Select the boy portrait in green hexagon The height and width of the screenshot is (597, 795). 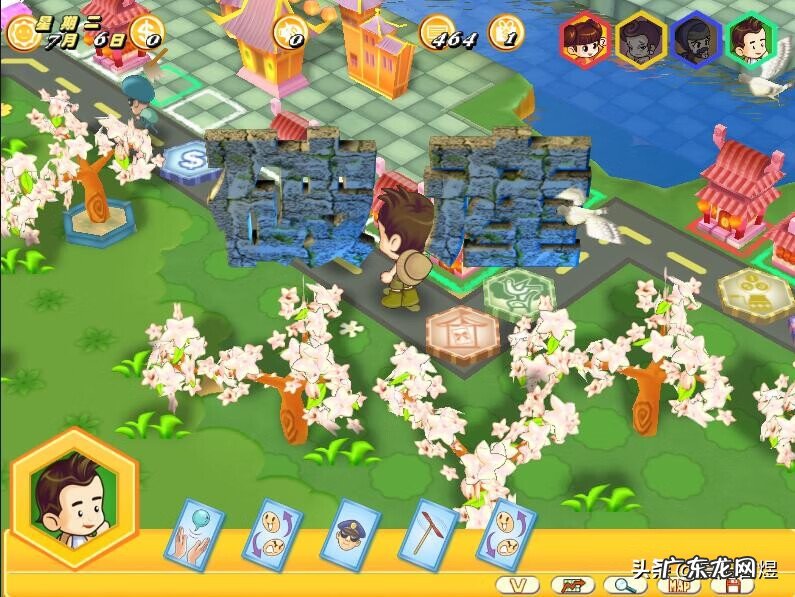click(x=752, y=39)
